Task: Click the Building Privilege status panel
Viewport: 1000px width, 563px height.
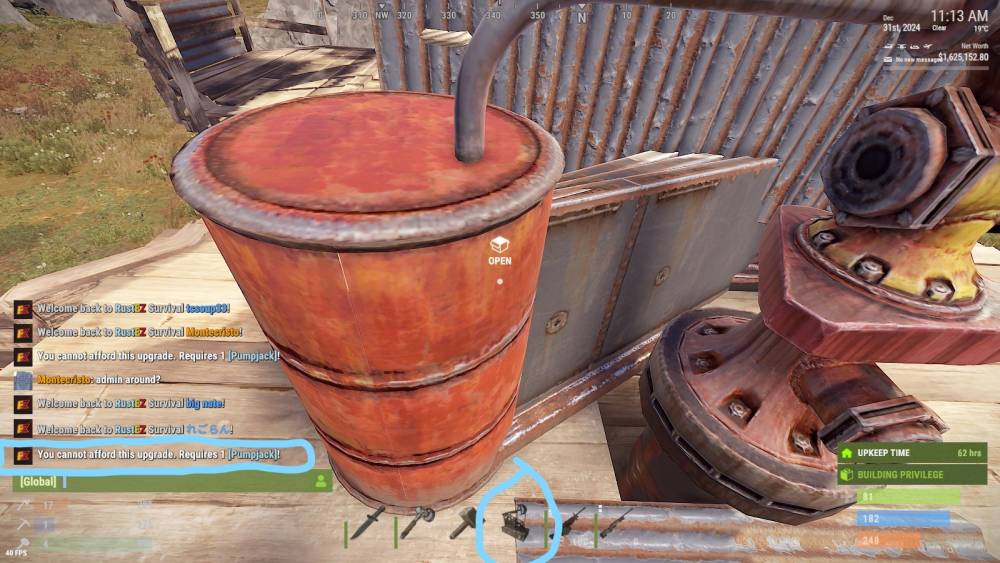Action: 912,474
